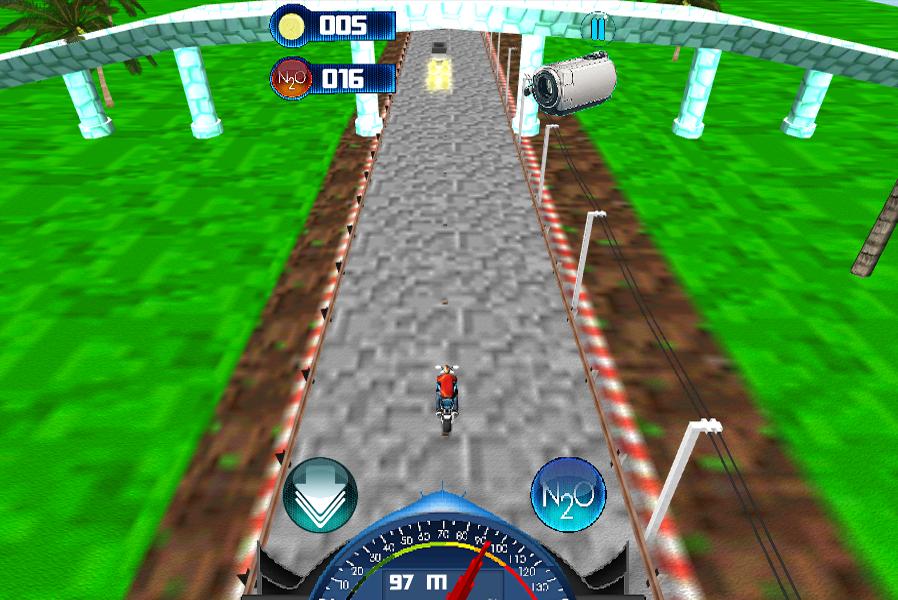Activate the round N2O boost button

pos(568,494)
